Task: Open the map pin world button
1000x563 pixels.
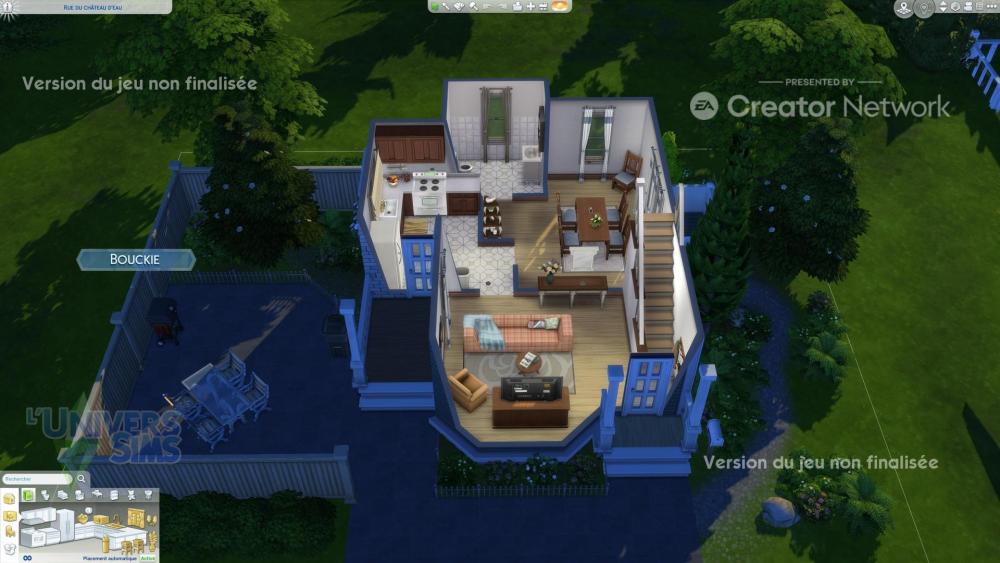Action: pos(904,9)
